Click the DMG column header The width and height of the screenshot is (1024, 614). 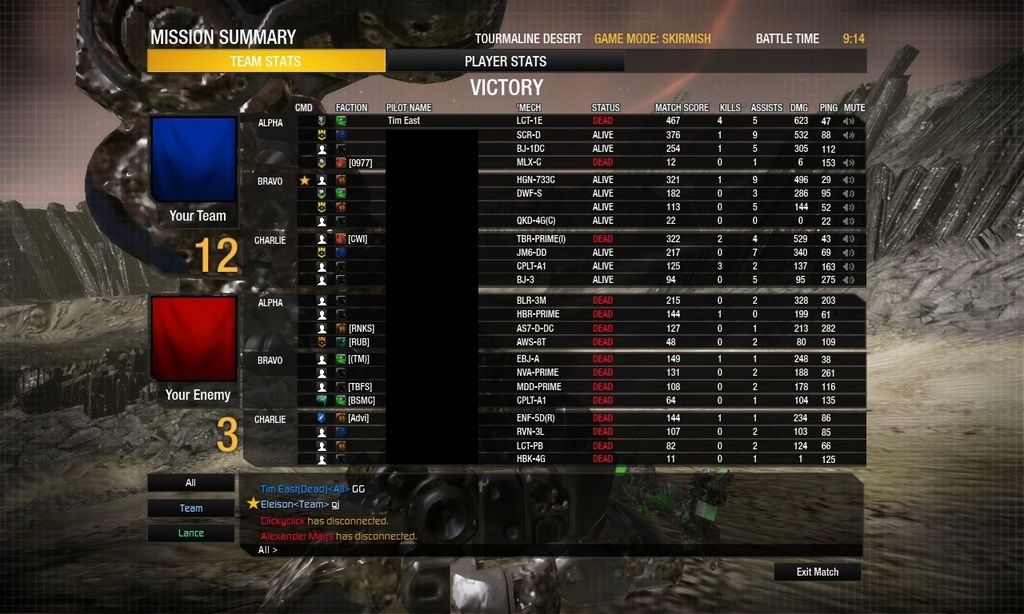click(799, 107)
